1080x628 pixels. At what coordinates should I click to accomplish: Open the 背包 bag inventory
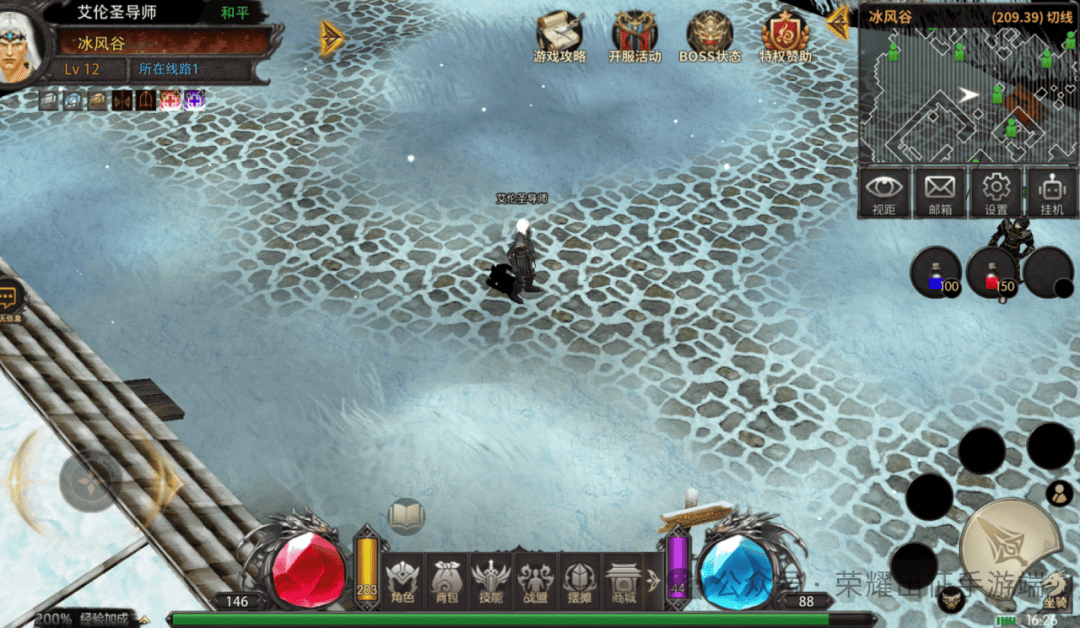[447, 580]
